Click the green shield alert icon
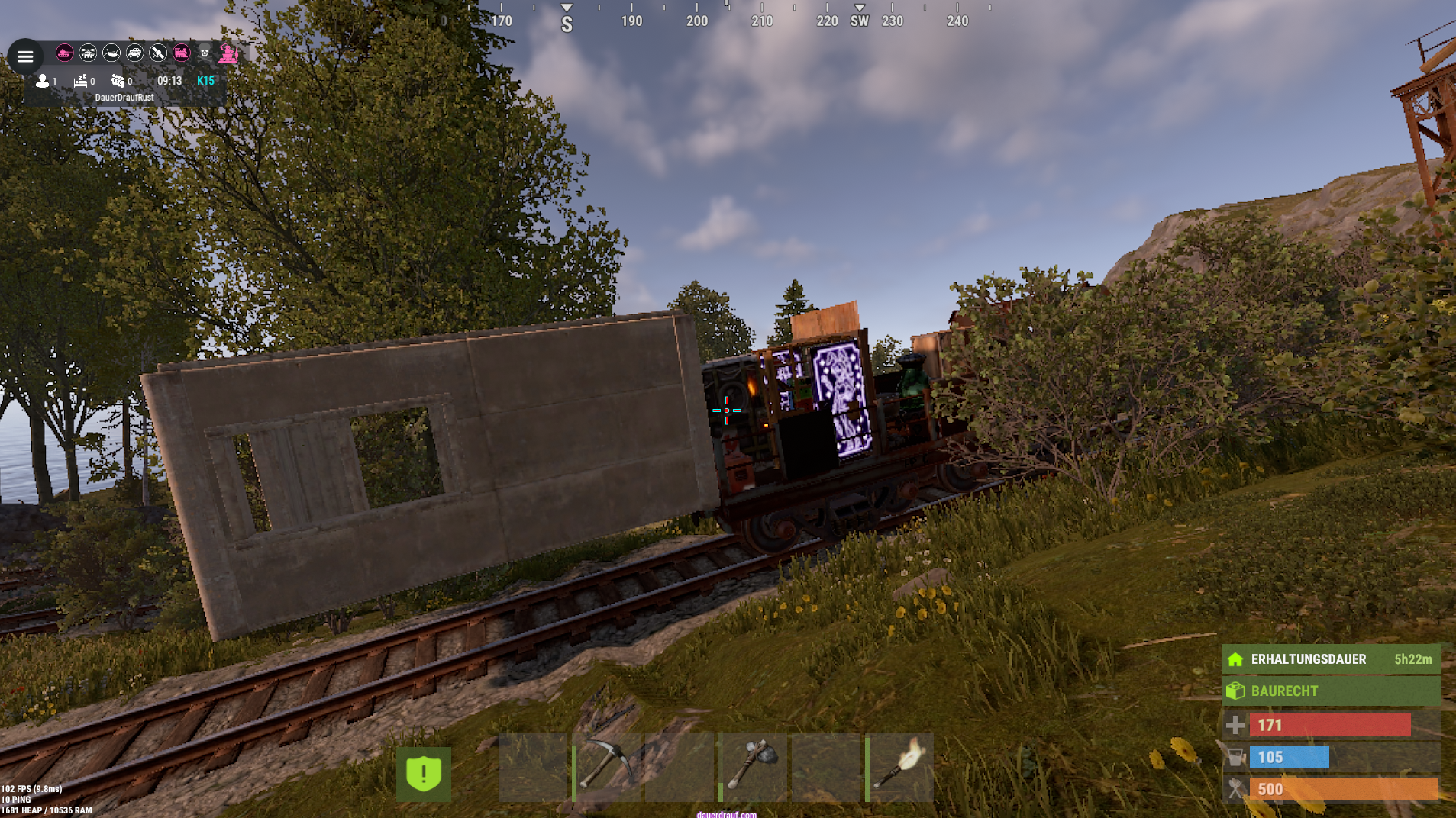The image size is (1456, 818). point(424,774)
